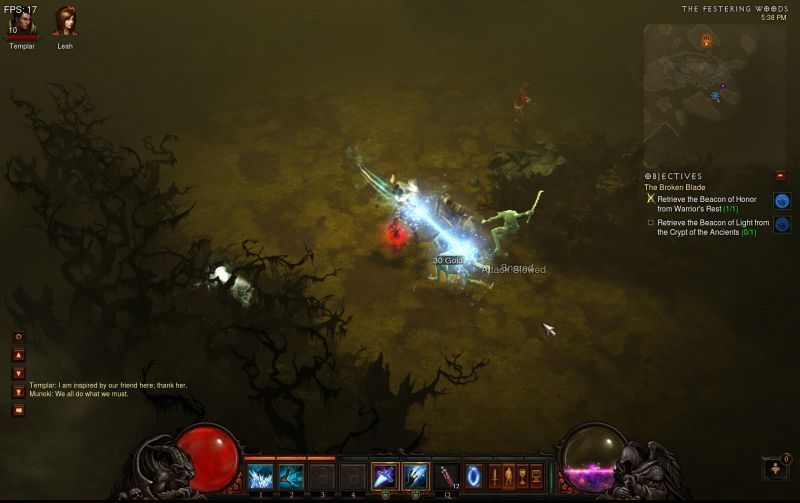The height and width of the screenshot is (503, 800).
Task: Click the chat scroll-up arrow button
Action: [18, 355]
